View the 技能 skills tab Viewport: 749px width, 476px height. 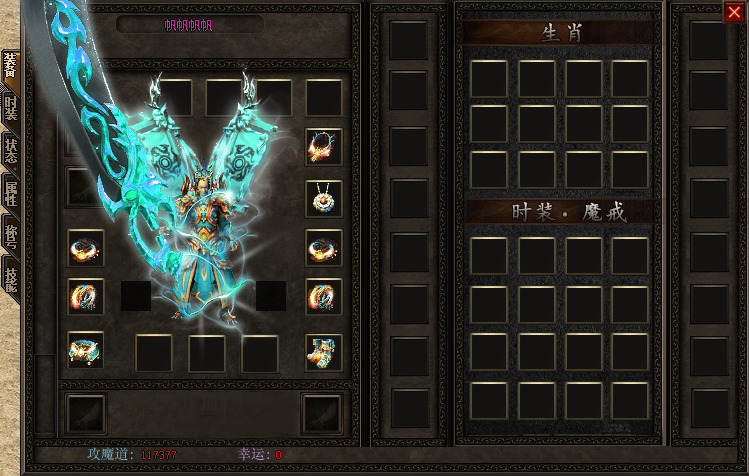point(10,277)
